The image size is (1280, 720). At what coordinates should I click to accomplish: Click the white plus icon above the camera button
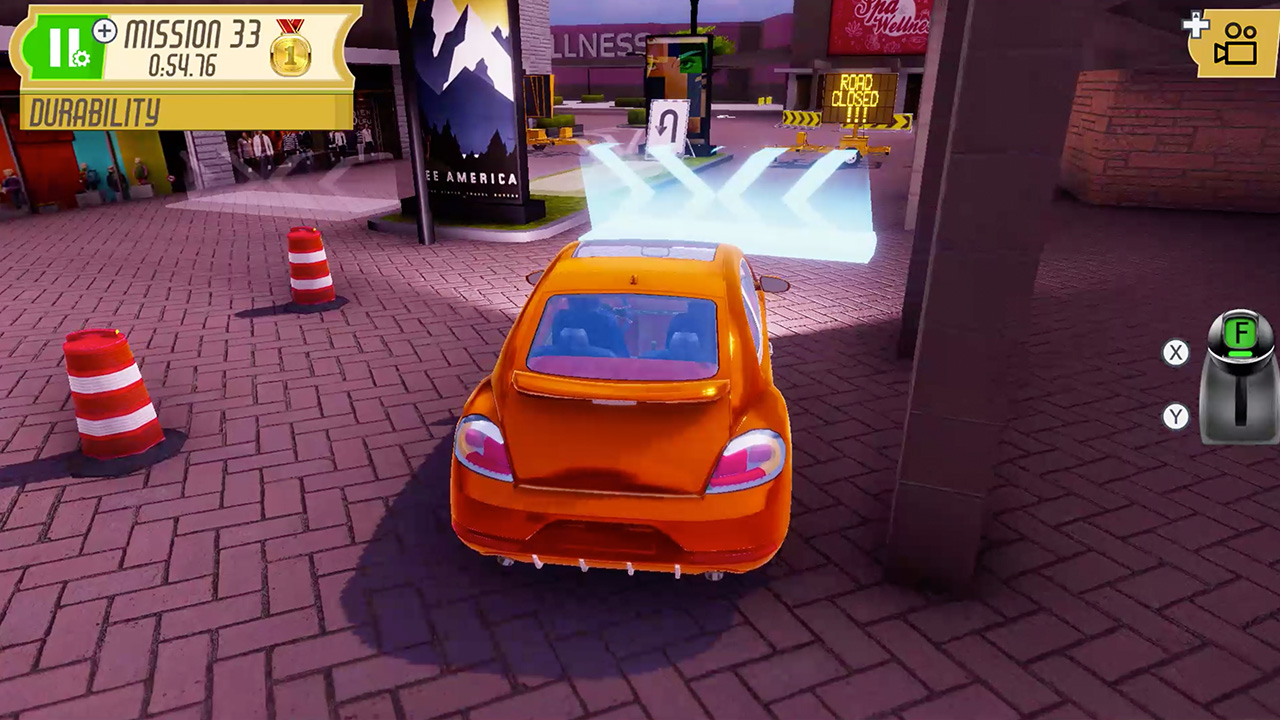(1196, 26)
